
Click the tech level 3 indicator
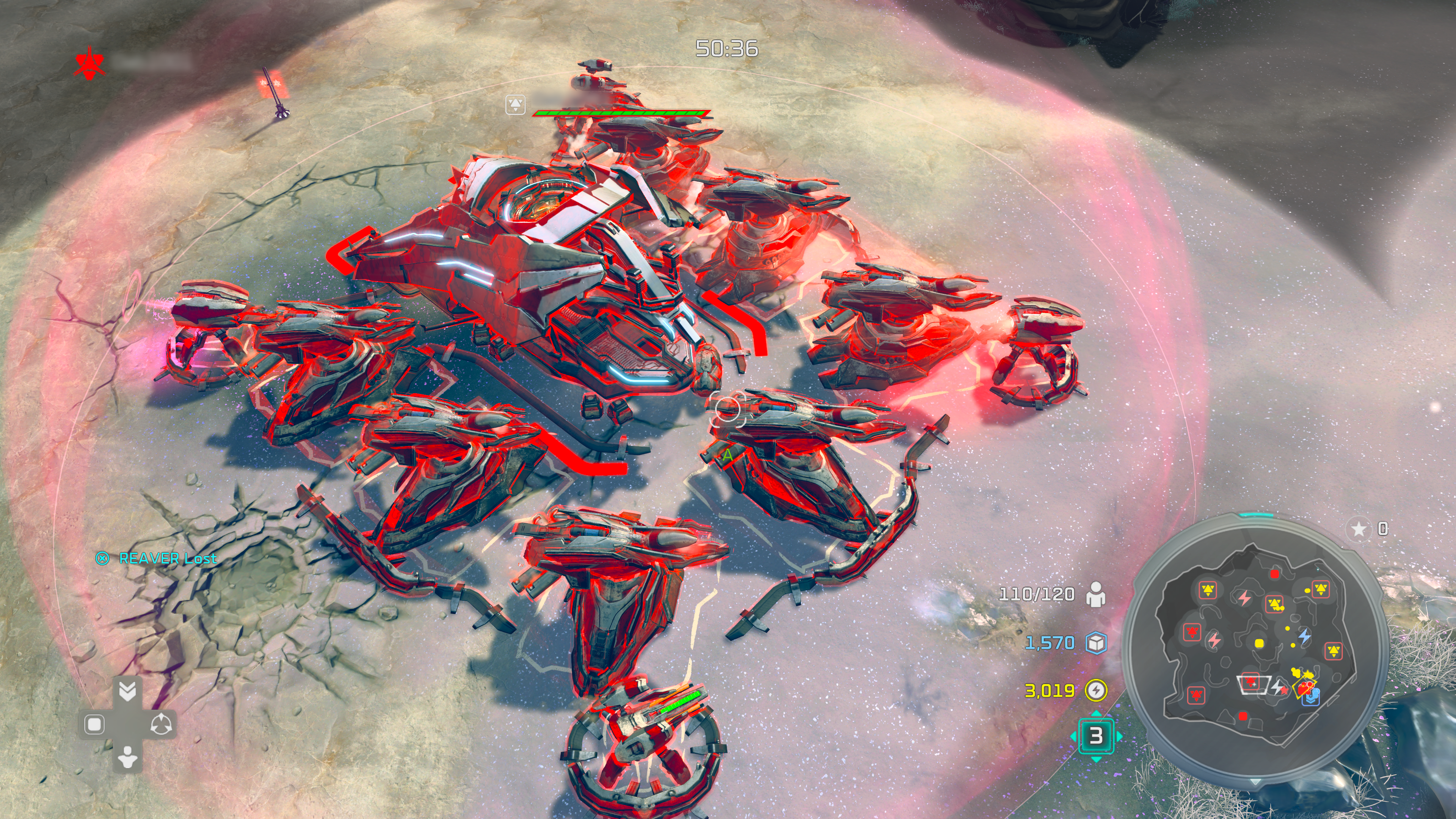pyautogui.click(x=1096, y=735)
